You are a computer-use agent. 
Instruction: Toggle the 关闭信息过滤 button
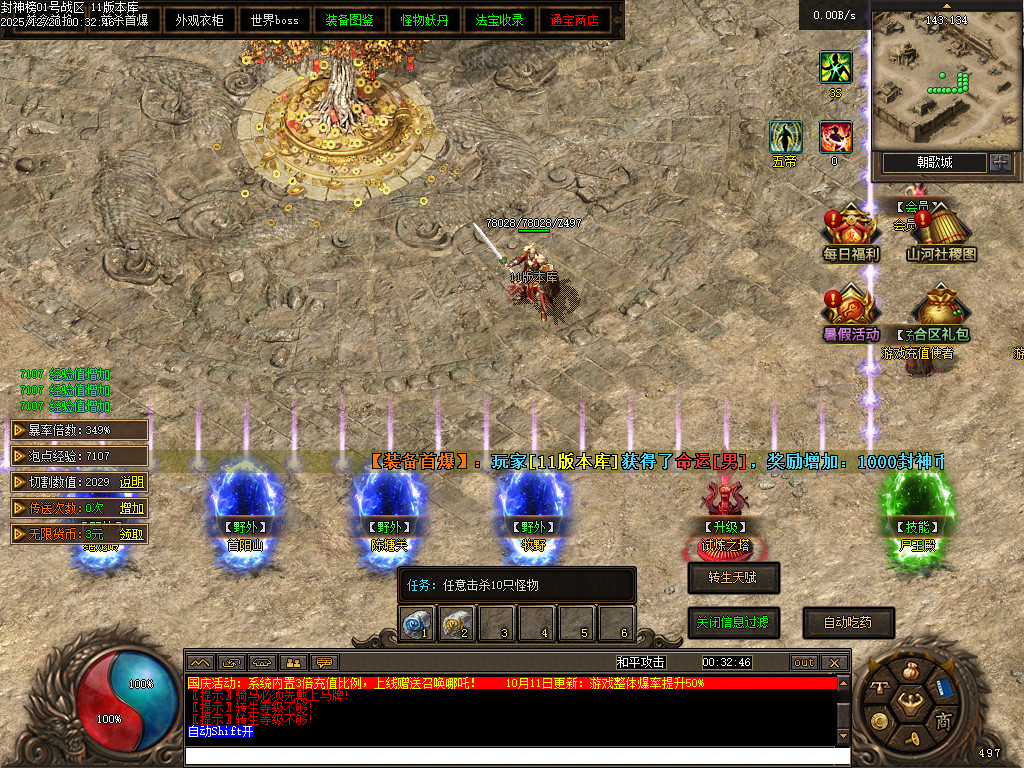tap(733, 622)
